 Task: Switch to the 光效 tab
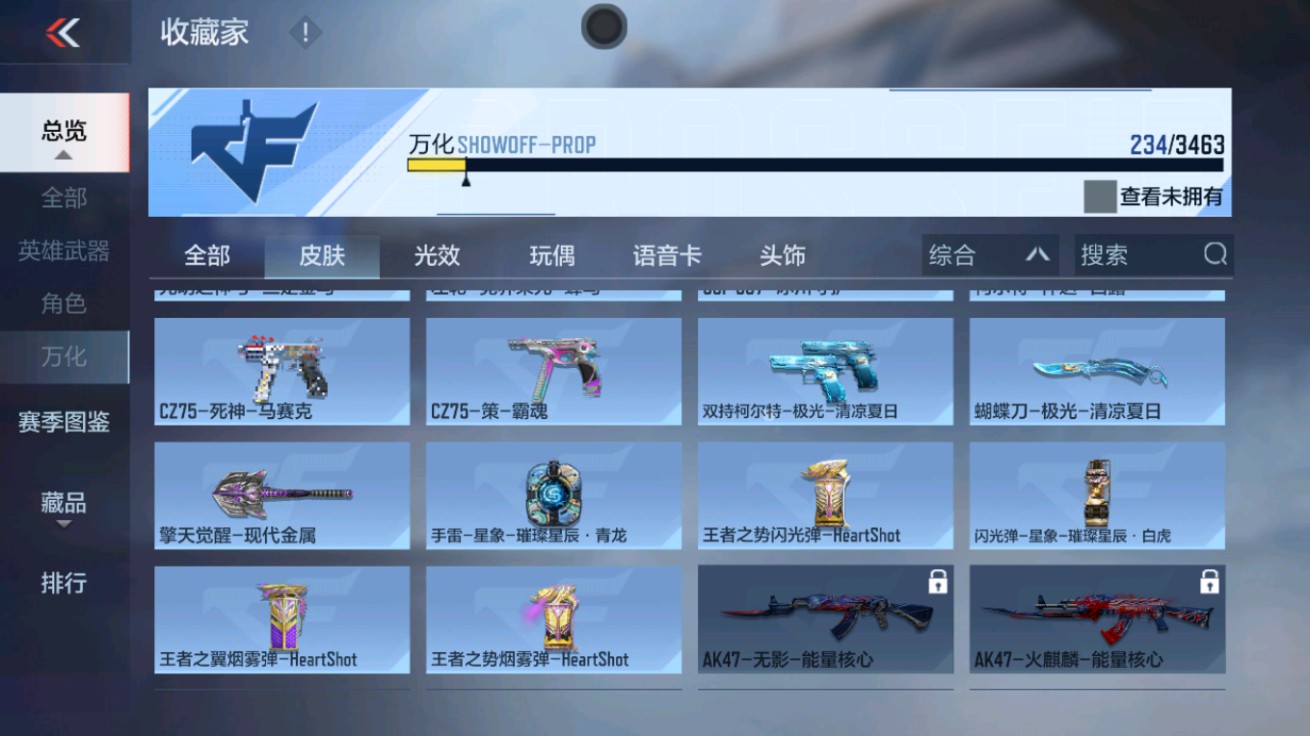437,255
